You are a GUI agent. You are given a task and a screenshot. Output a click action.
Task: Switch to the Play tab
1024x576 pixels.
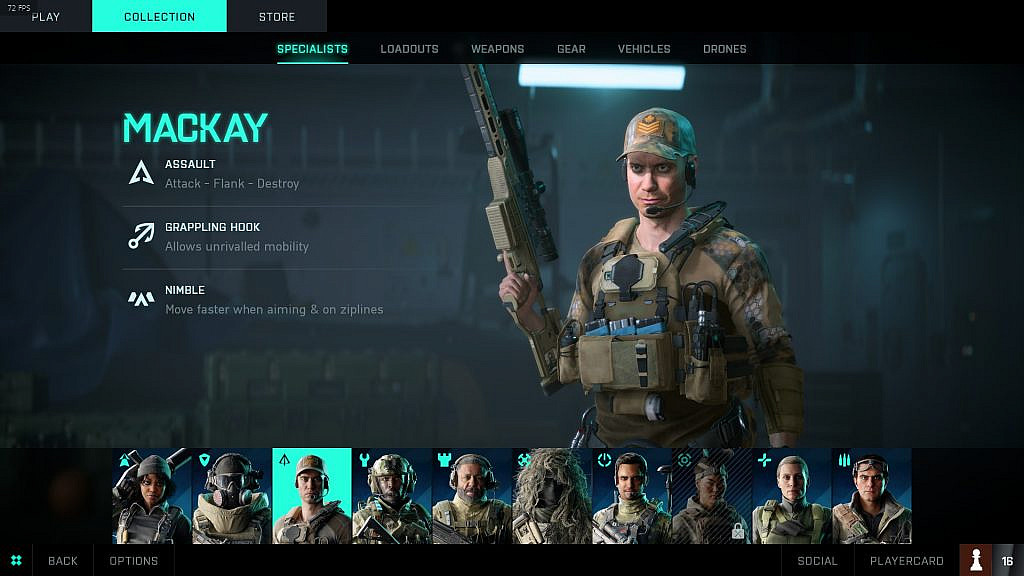(46, 16)
